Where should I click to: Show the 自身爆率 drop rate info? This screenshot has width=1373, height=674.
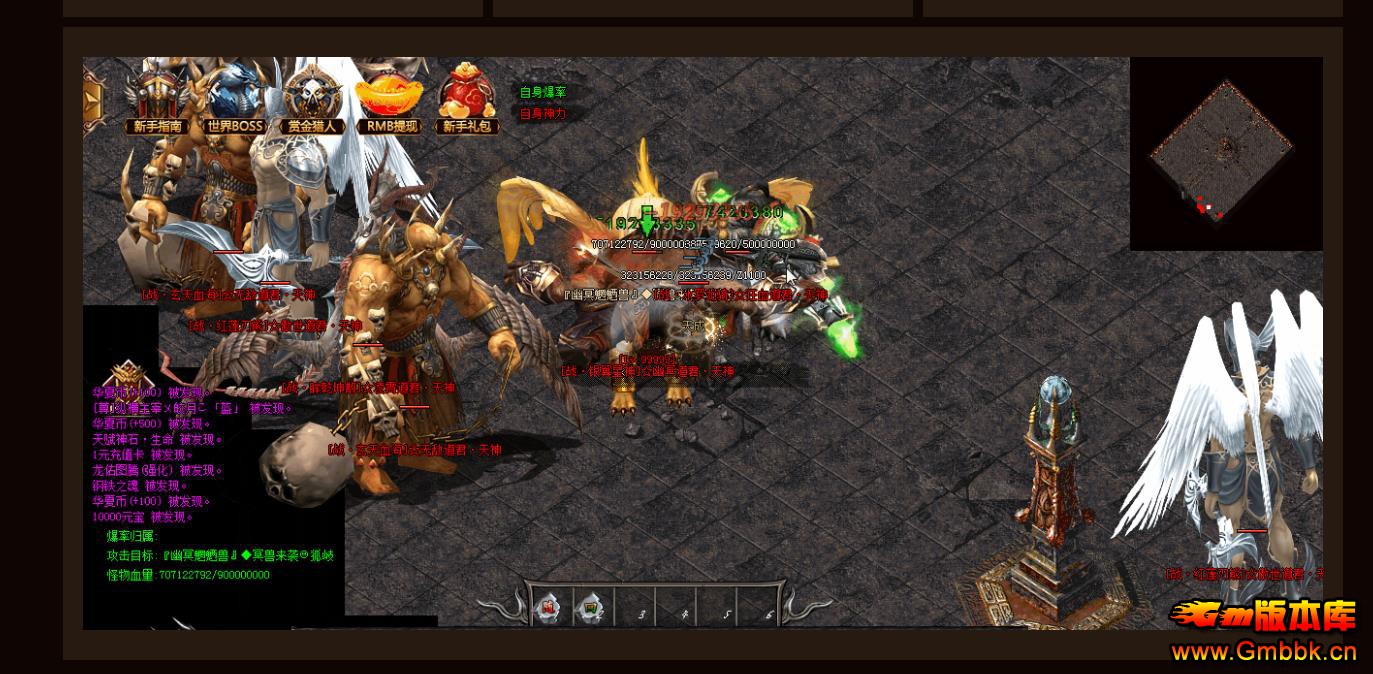(x=542, y=92)
